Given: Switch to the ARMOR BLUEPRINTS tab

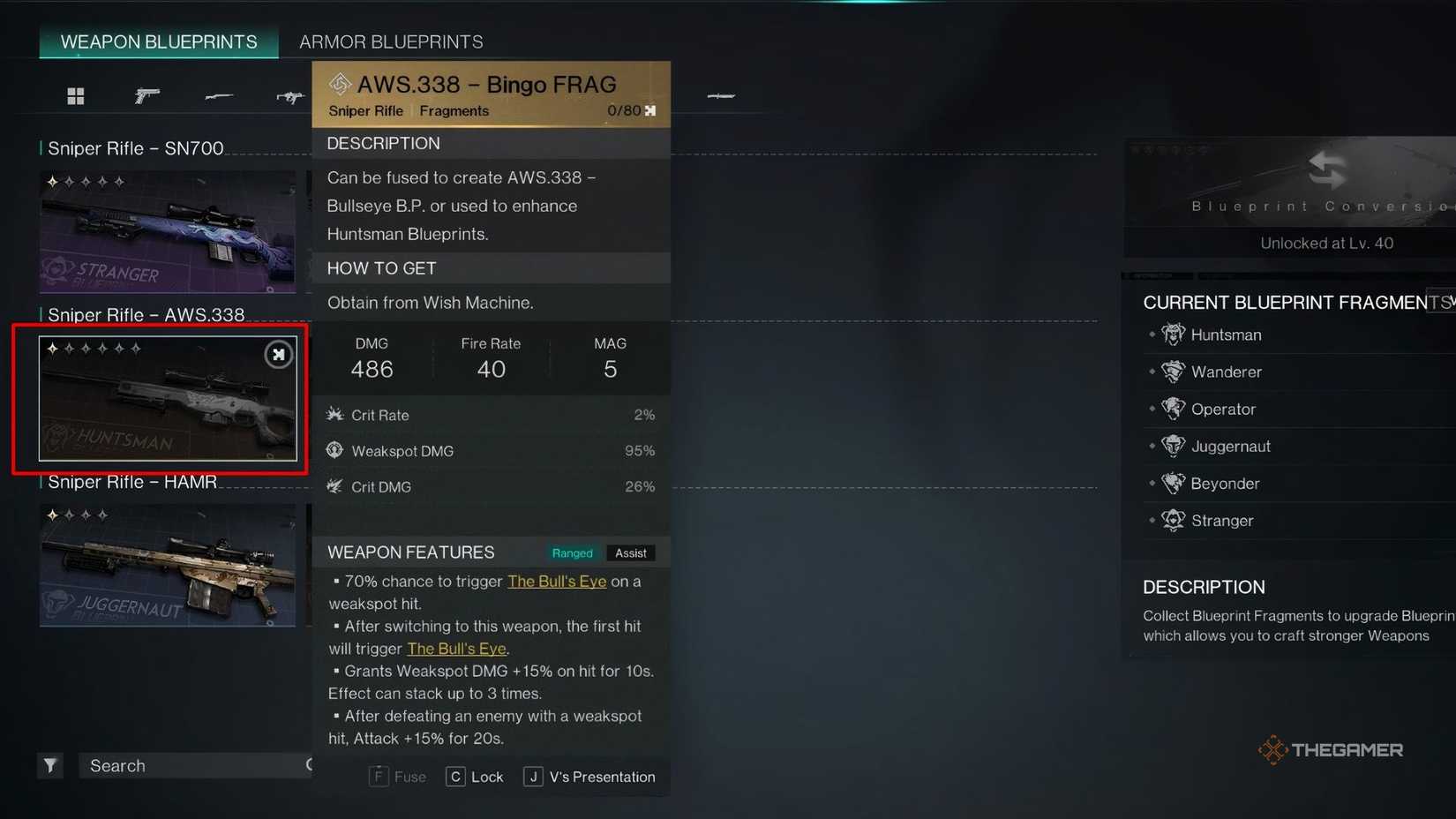Looking at the screenshot, I should pos(391,41).
